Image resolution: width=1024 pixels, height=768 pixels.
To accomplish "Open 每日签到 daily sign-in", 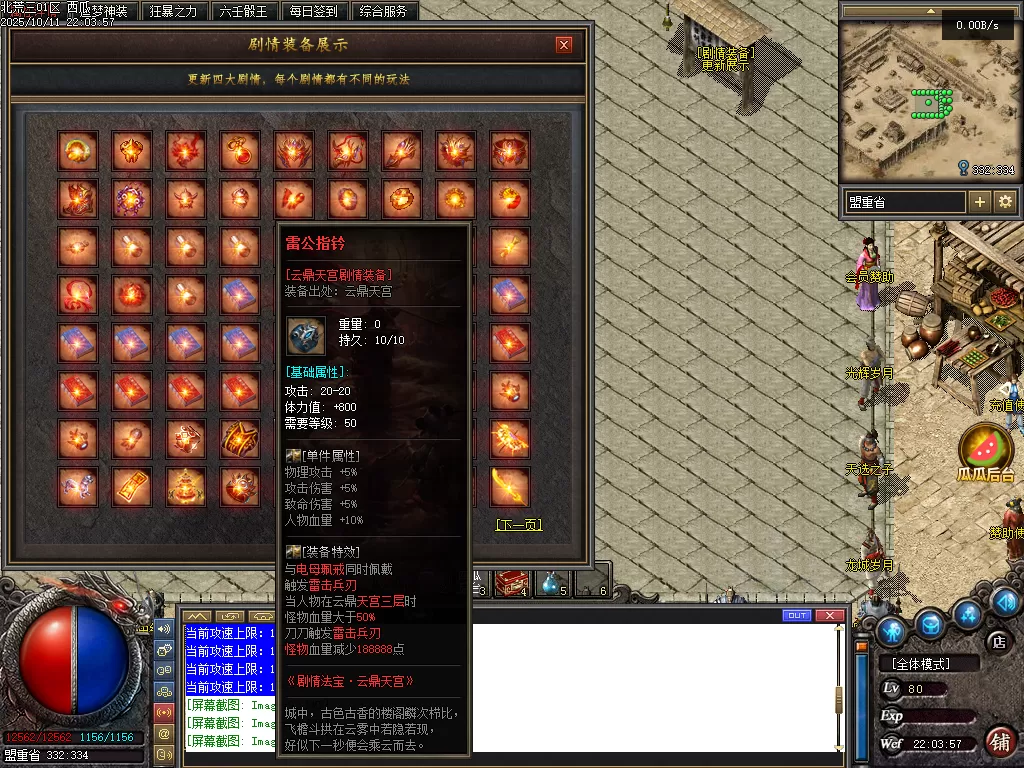I will tap(314, 11).
